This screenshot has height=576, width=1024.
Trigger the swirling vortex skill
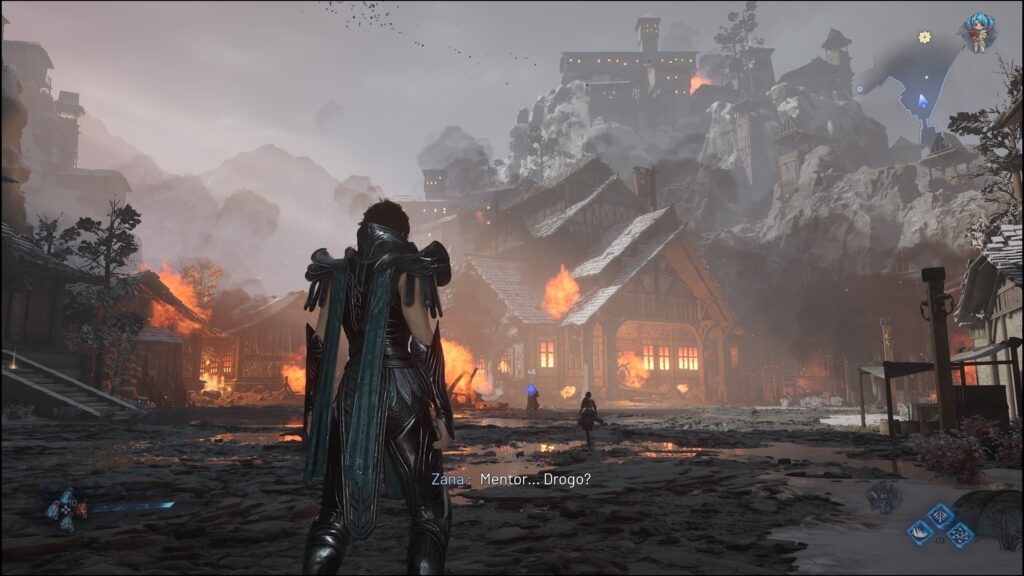960,534
